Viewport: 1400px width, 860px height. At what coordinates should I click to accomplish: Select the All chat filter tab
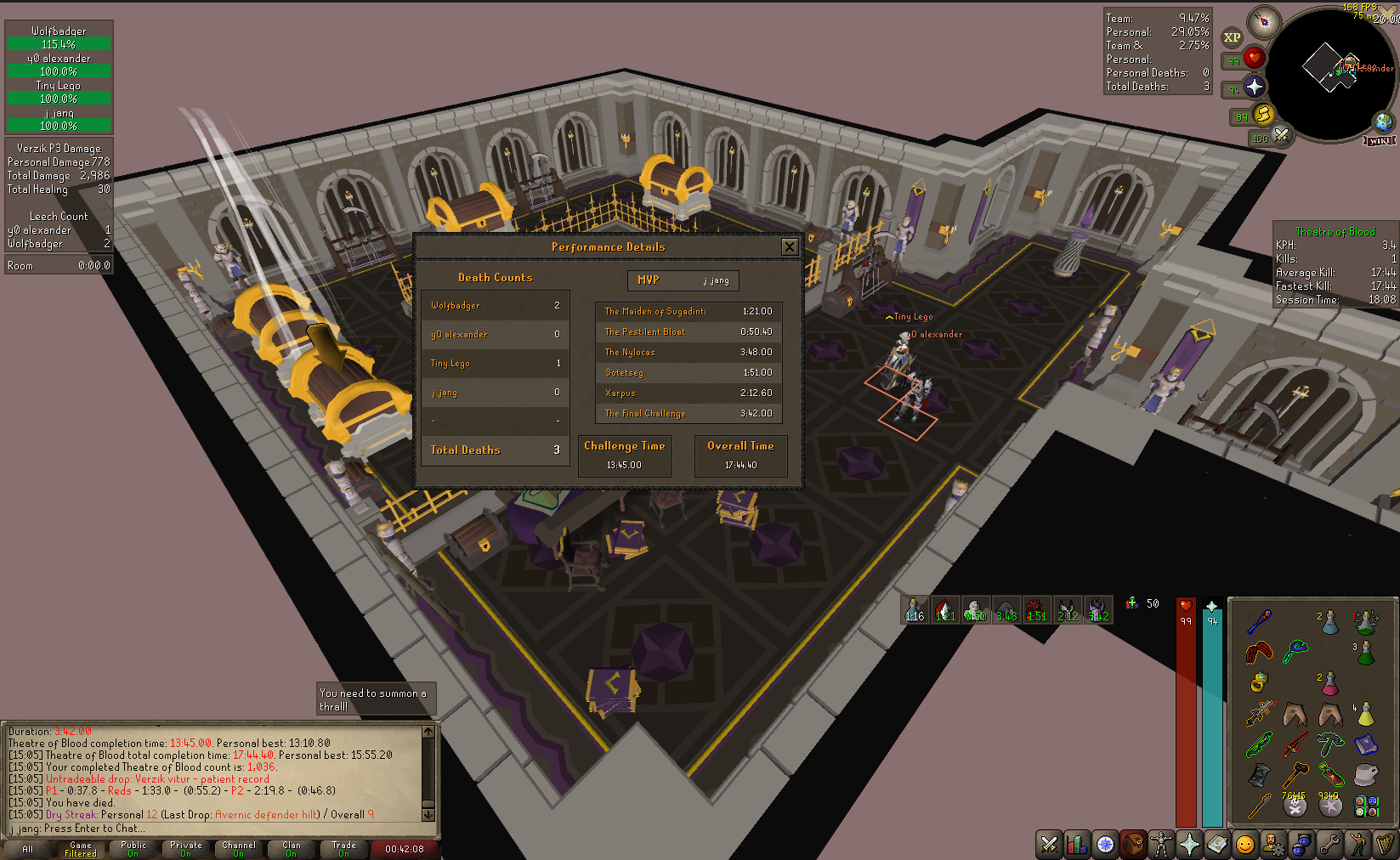(28, 849)
